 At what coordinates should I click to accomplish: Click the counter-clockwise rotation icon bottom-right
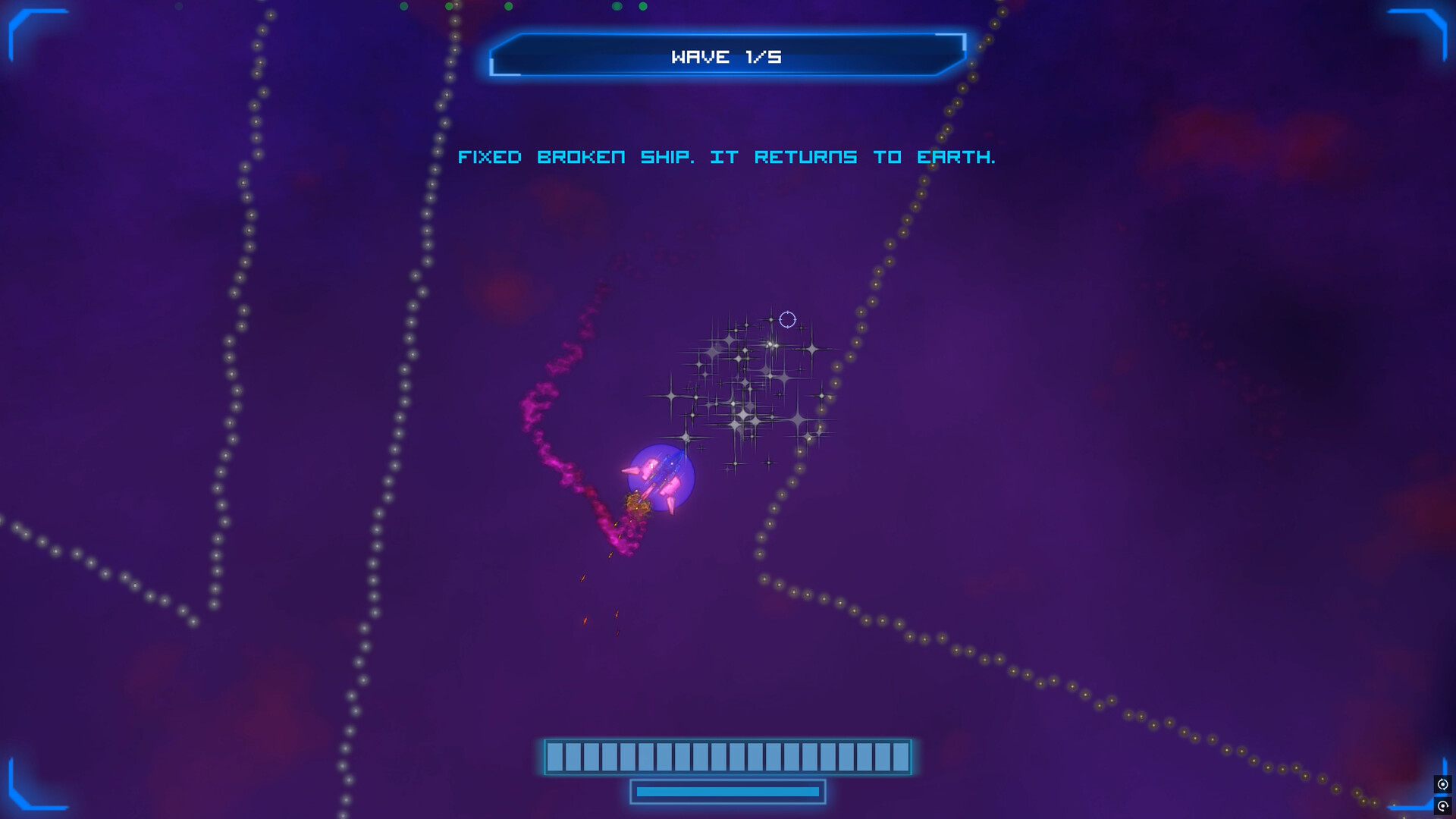point(1443,783)
